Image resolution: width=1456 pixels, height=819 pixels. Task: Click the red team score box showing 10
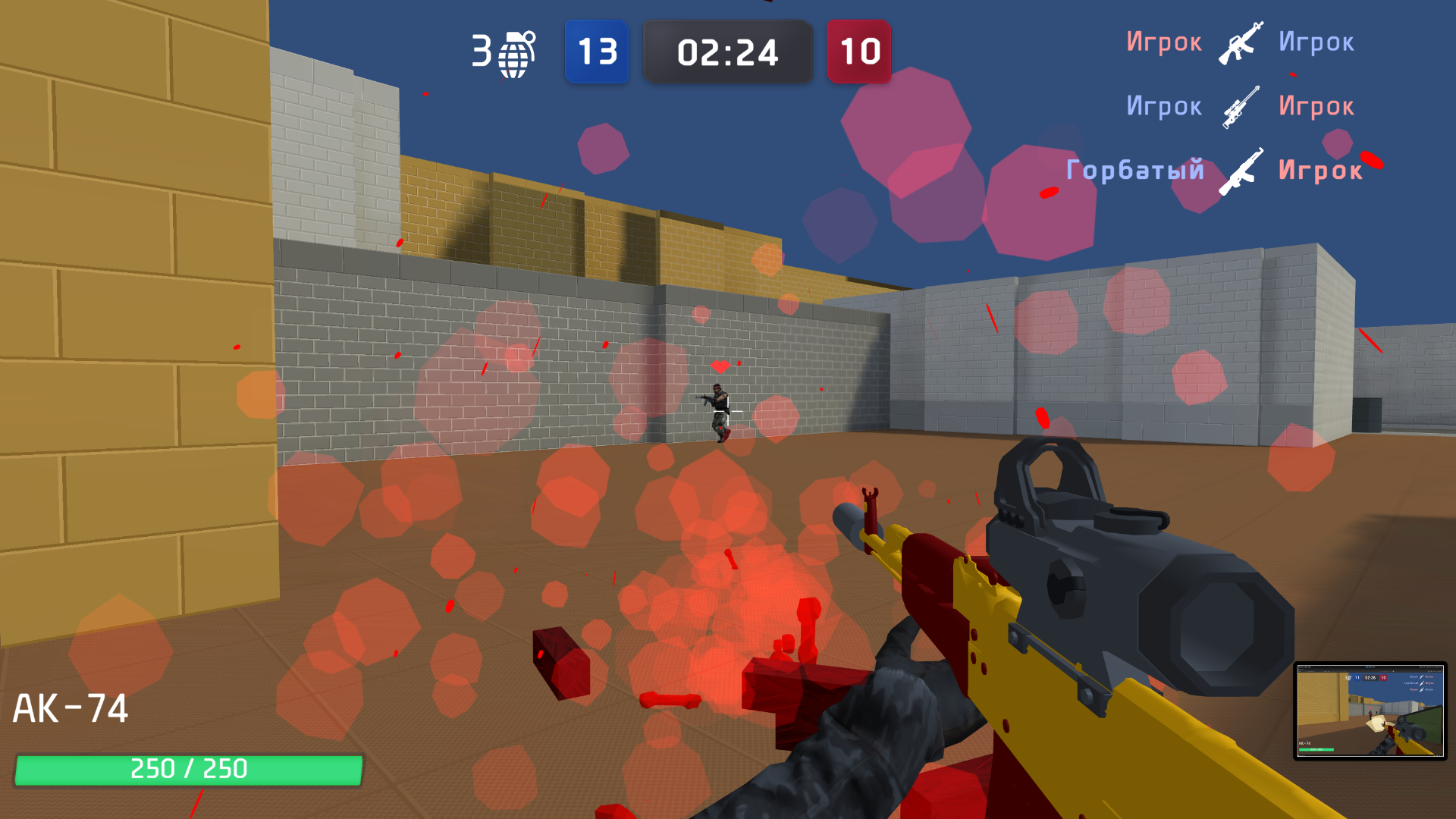tap(858, 52)
